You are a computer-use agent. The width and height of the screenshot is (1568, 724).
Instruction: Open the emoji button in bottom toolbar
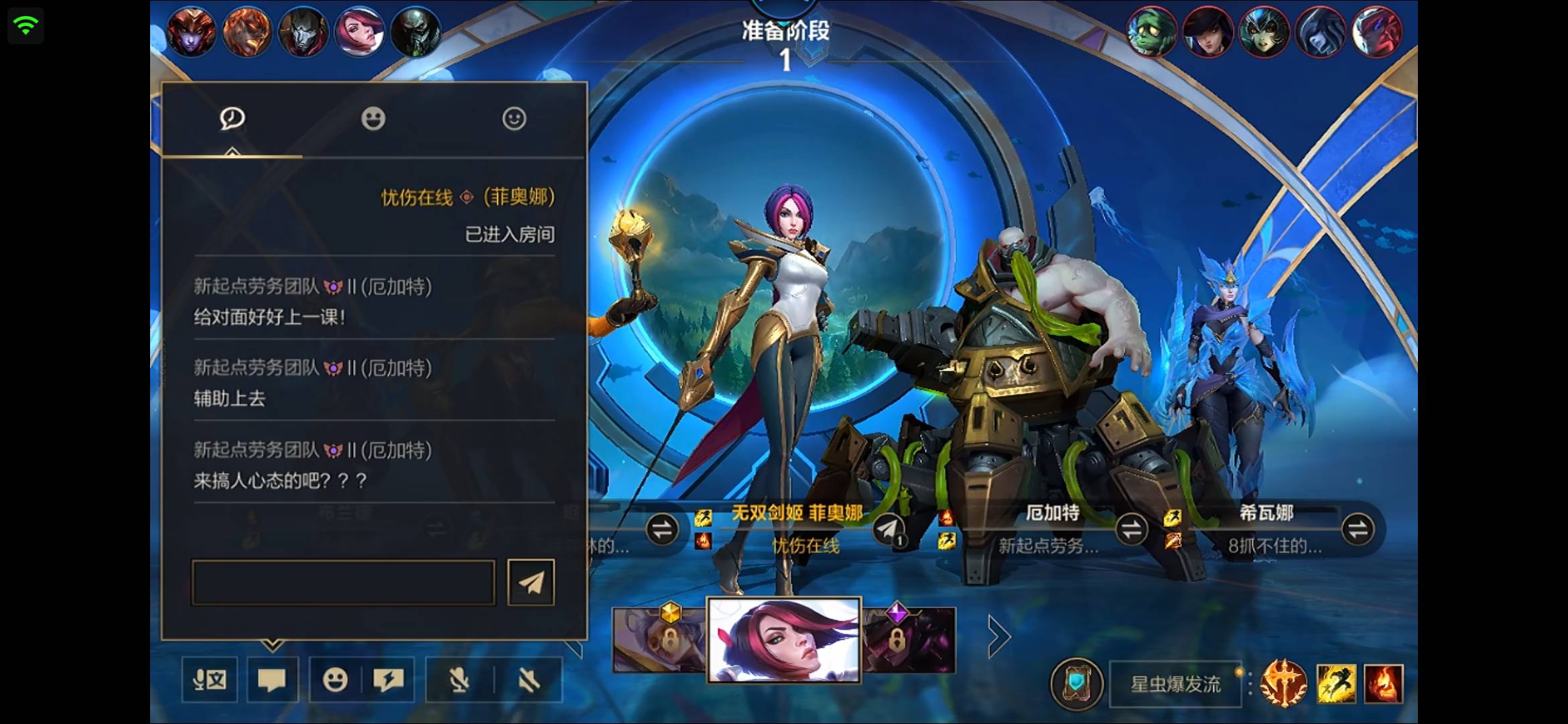point(335,680)
